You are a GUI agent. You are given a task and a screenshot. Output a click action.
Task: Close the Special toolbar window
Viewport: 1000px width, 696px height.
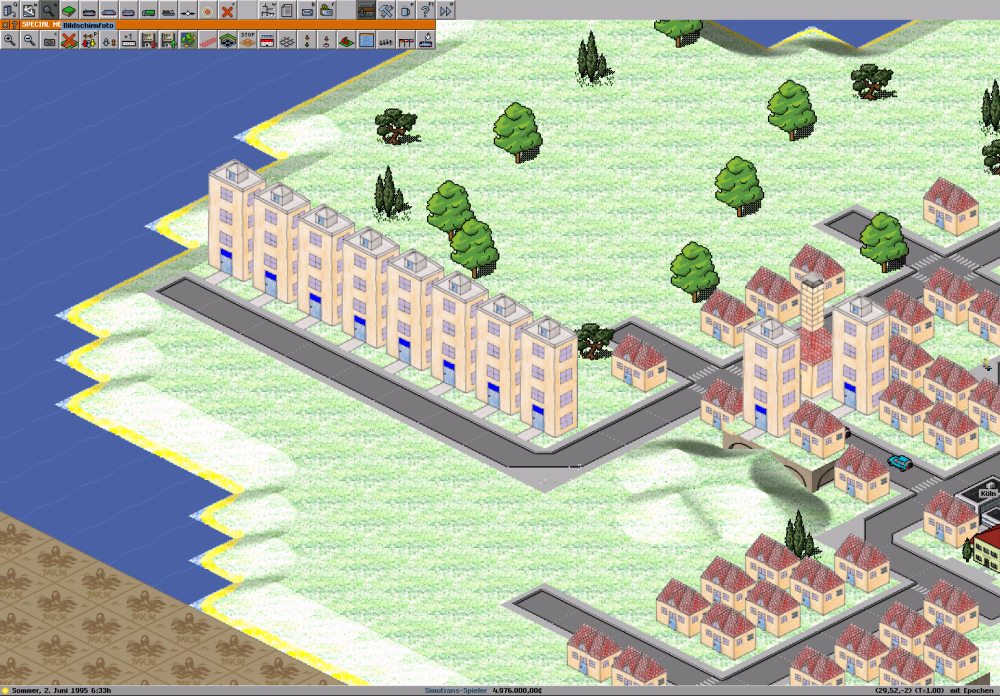click(5, 24)
